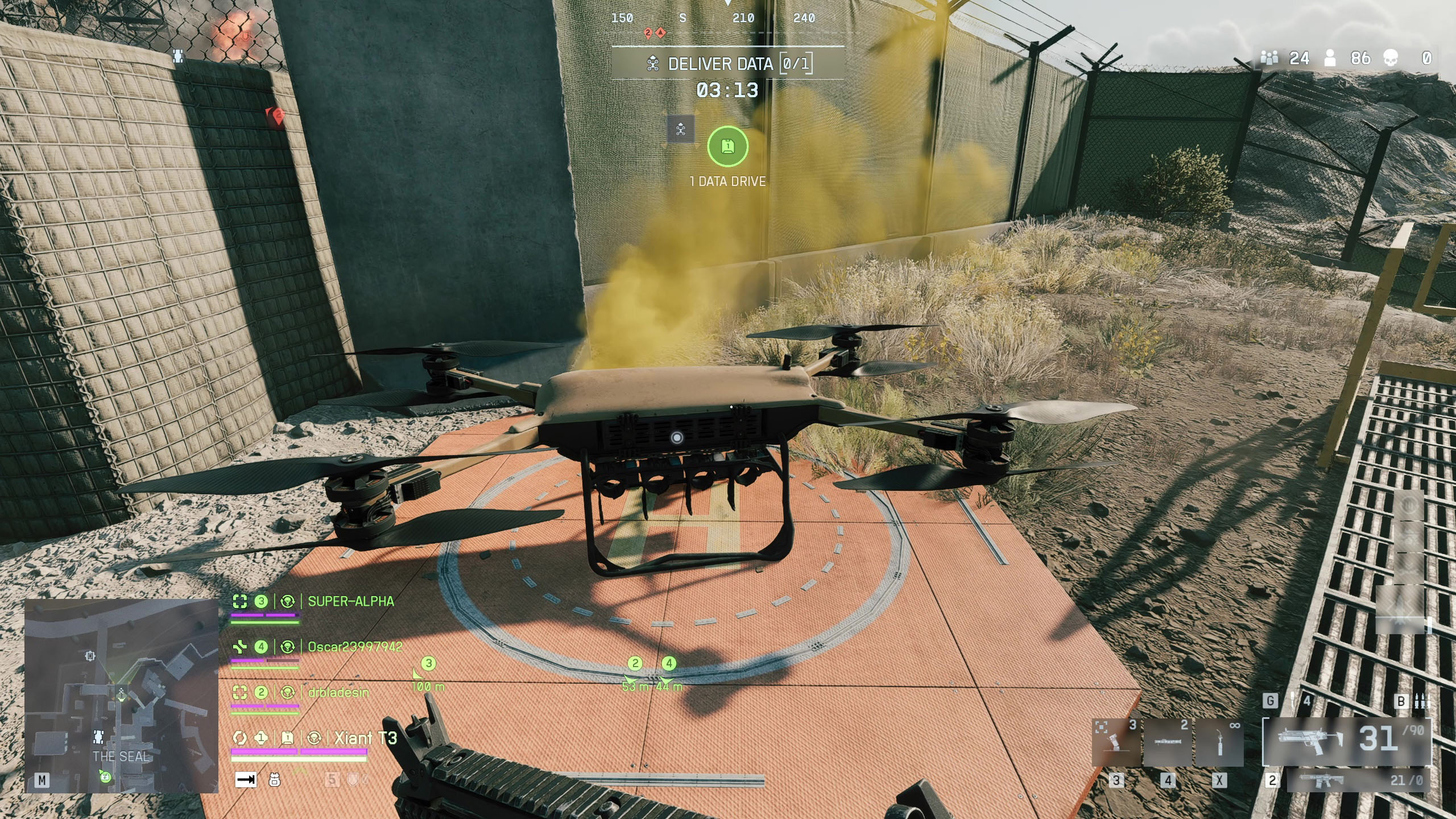Select your own Xiant T3 squad row
Screen dimensions: 1456x819
coord(365,738)
